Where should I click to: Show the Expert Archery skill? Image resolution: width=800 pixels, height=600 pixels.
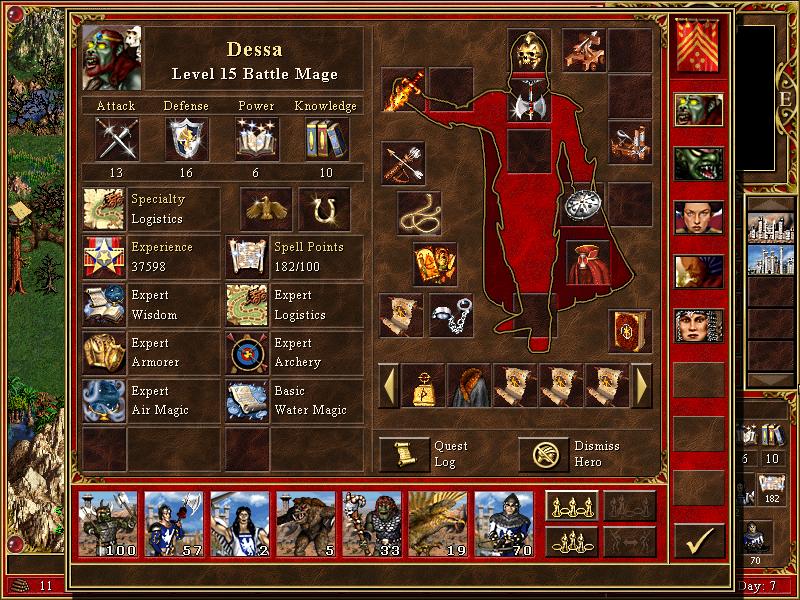click(x=248, y=353)
